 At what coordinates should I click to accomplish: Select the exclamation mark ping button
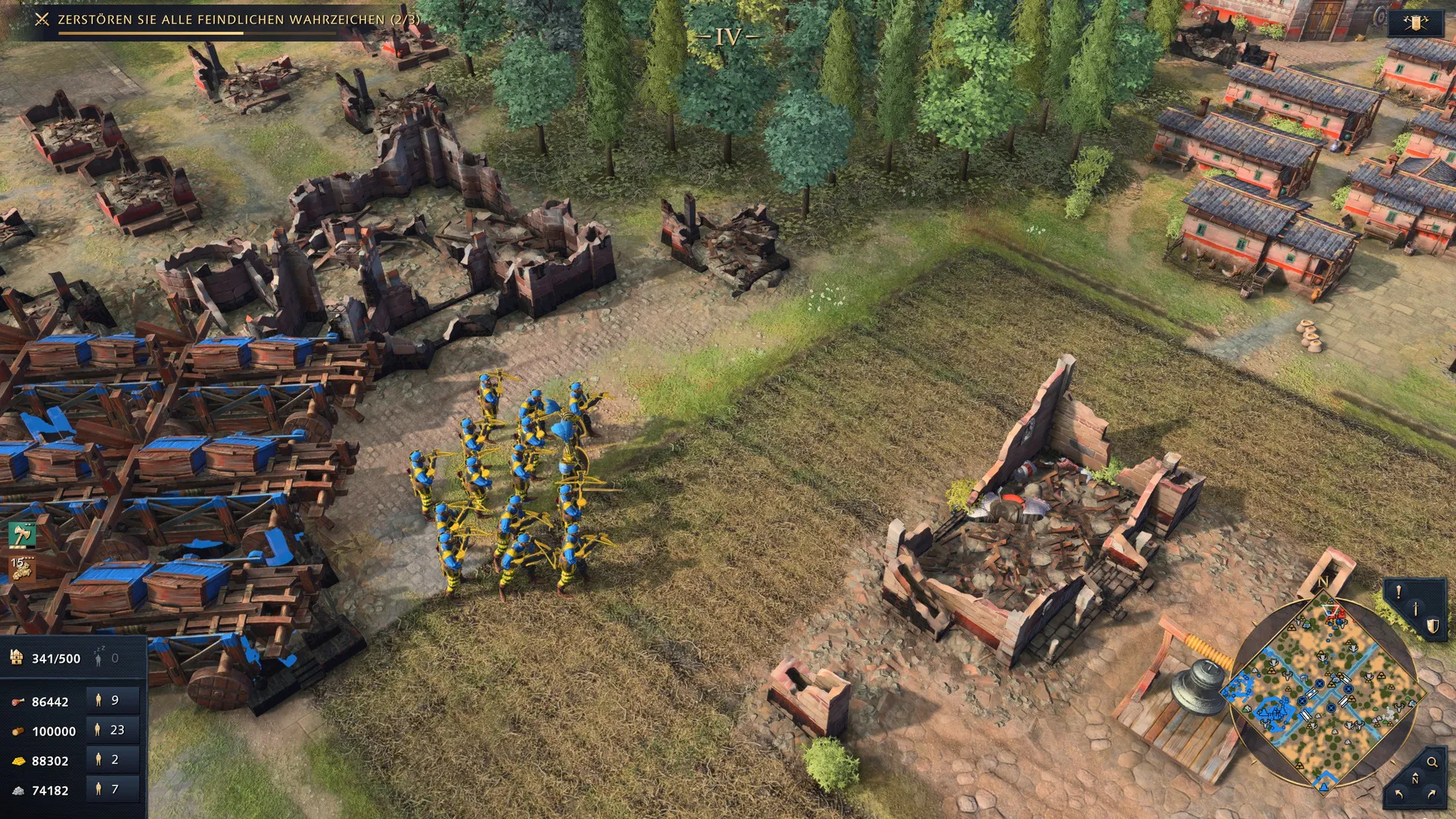[1399, 592]
